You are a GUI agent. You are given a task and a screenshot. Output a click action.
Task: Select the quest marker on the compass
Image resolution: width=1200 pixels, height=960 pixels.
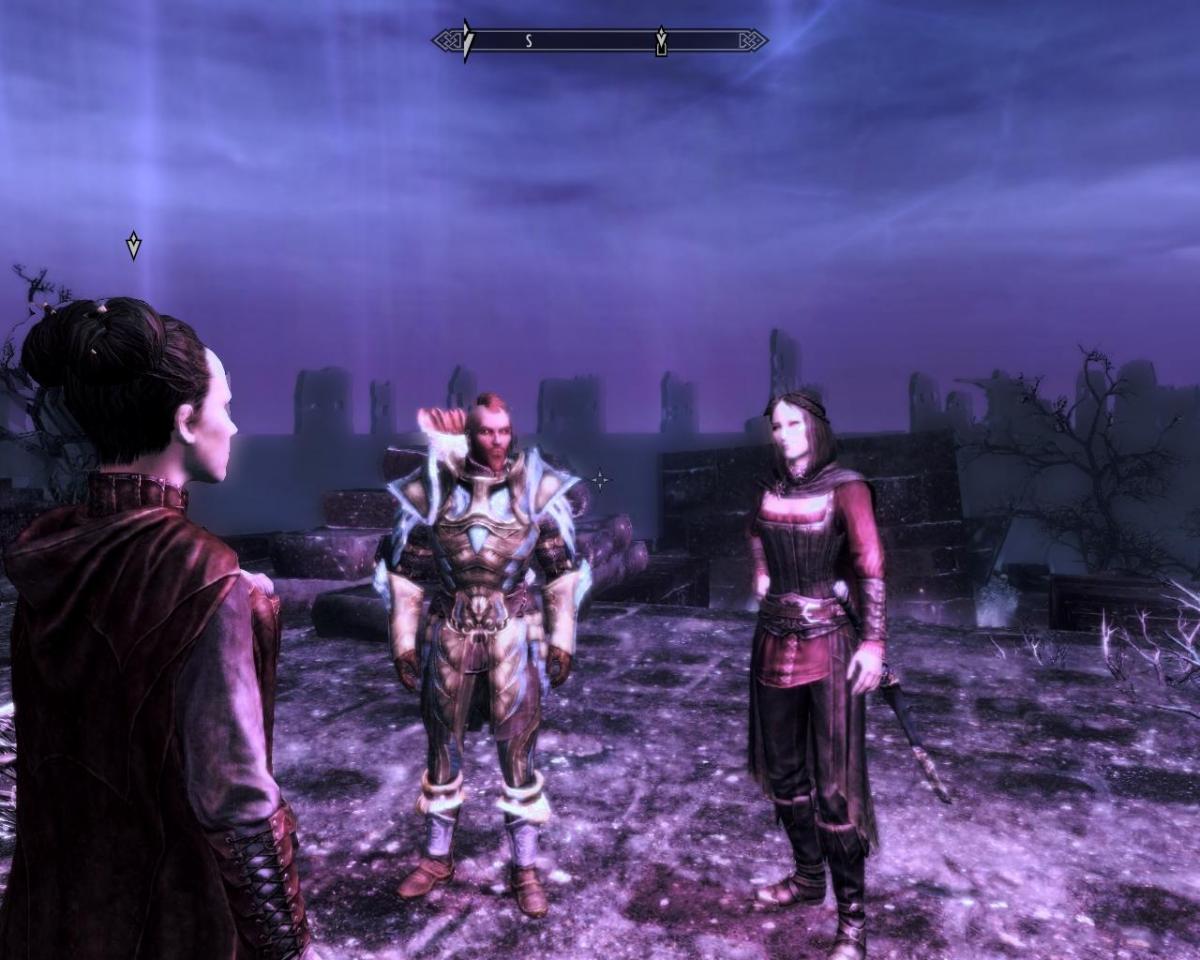click(x=661, y=42)
